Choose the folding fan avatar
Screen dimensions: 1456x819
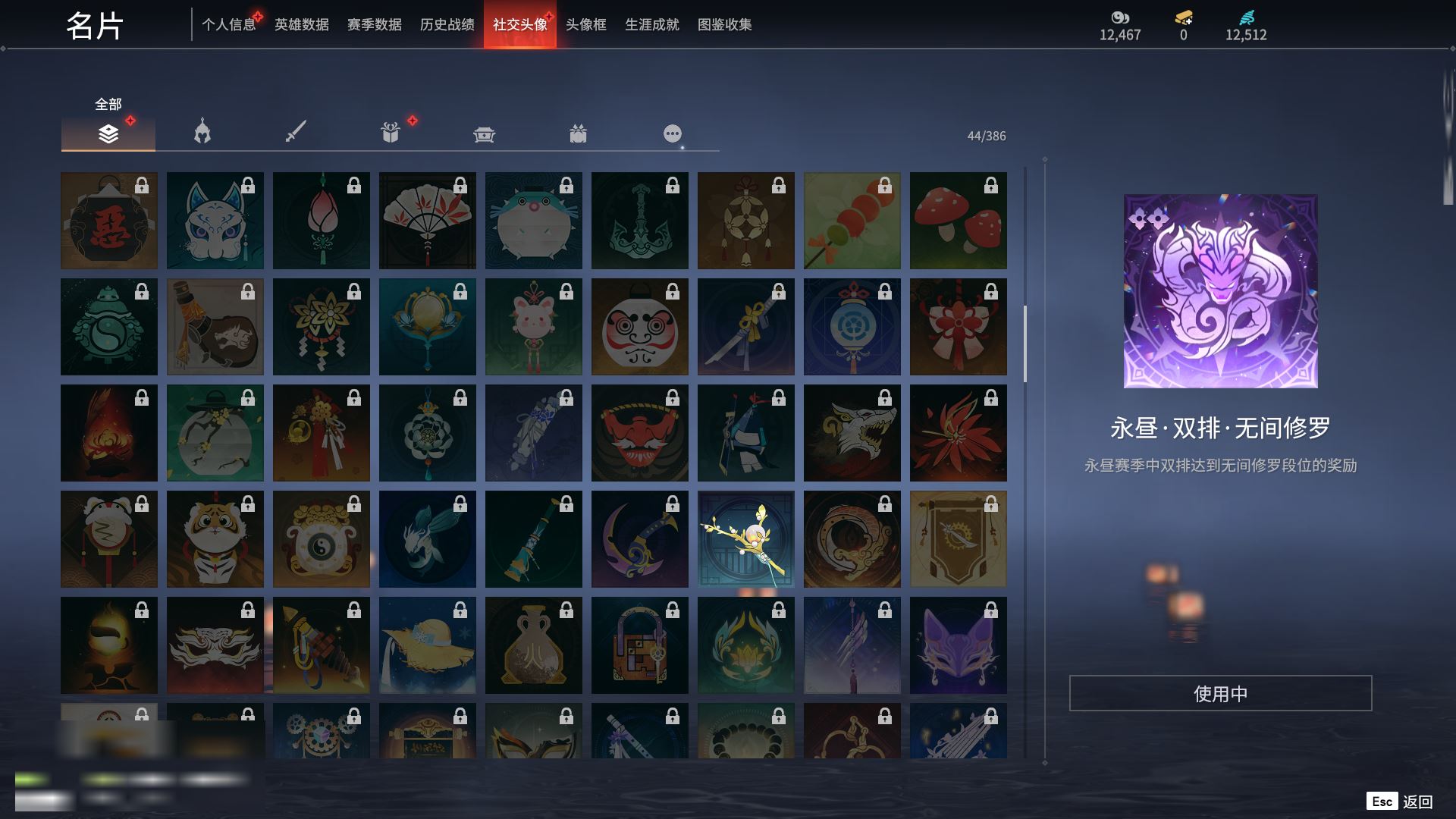point(427,221)
